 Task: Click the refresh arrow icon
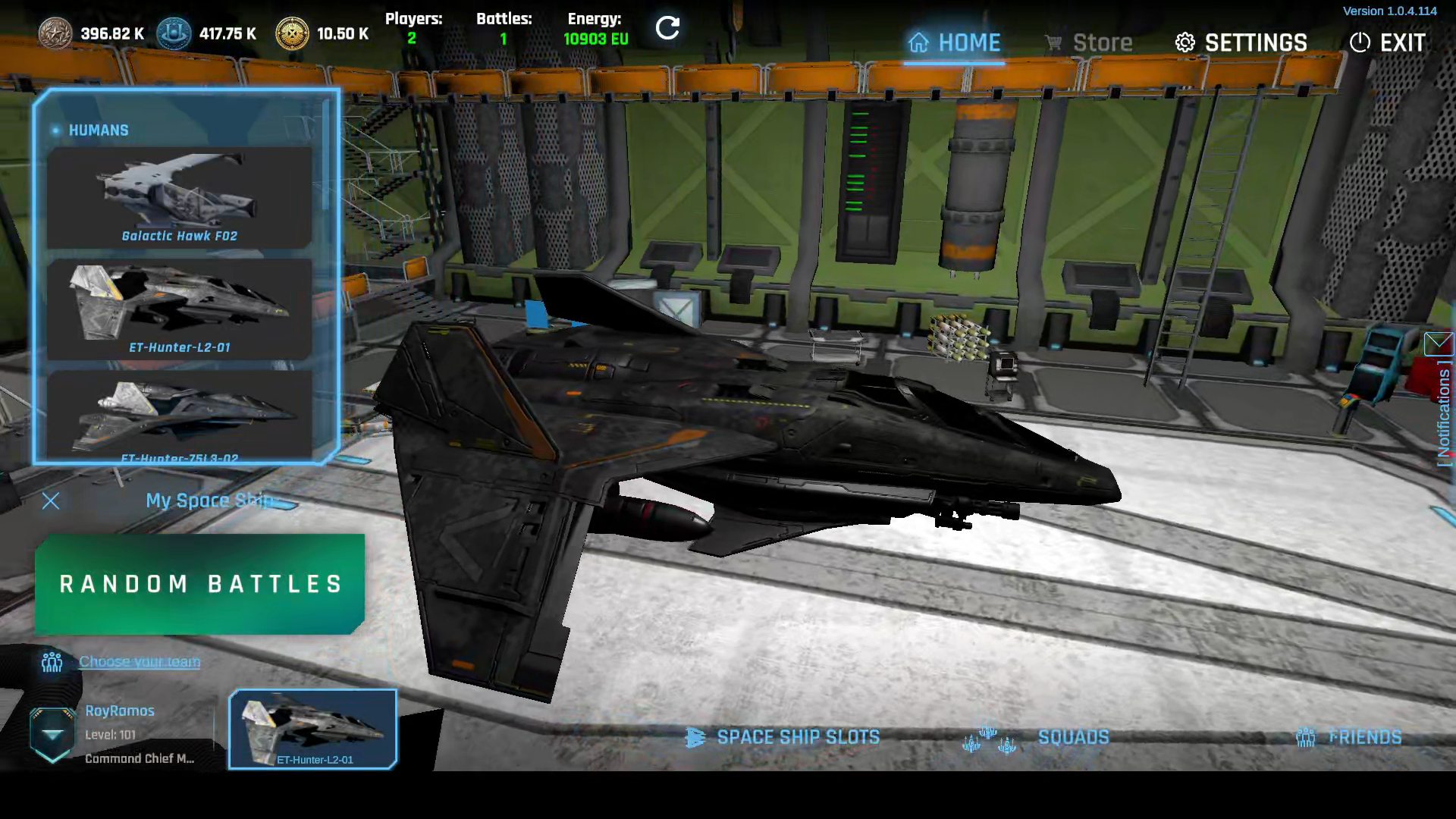(667, 29)
